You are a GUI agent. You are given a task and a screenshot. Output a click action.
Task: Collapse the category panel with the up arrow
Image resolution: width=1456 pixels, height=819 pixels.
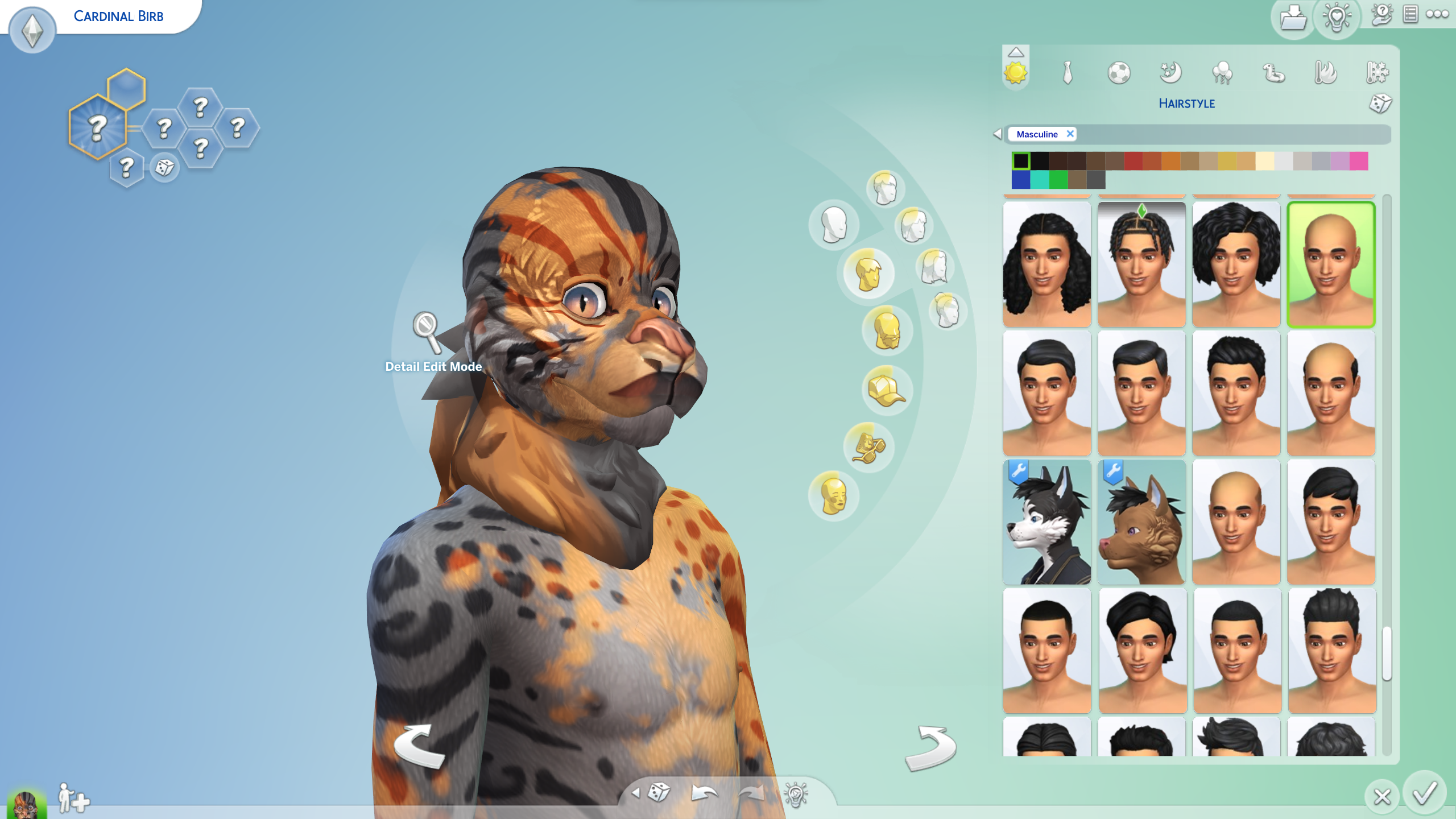(x=1017, y=52)
